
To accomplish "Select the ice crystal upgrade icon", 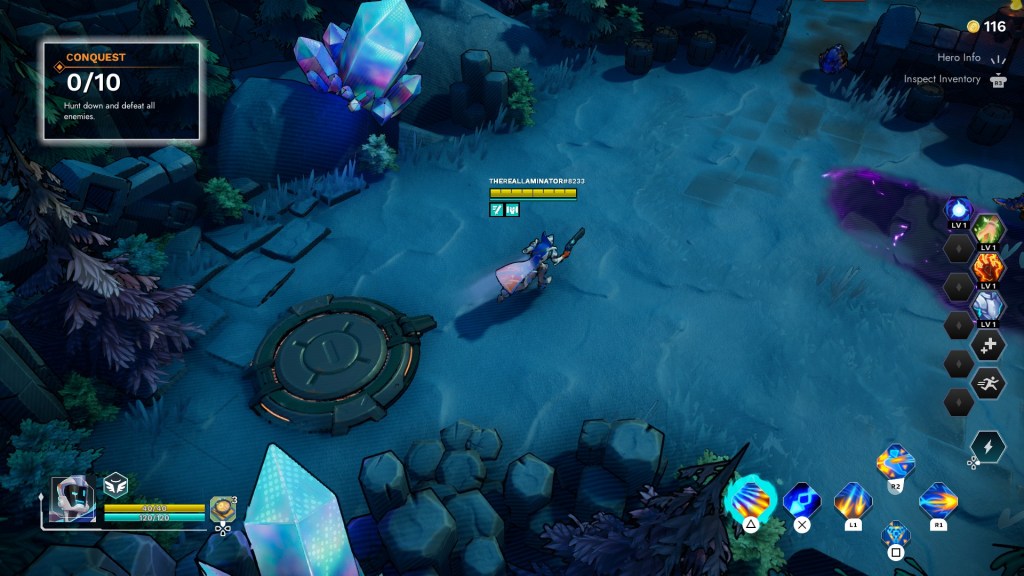I will (x=988, y=305).
